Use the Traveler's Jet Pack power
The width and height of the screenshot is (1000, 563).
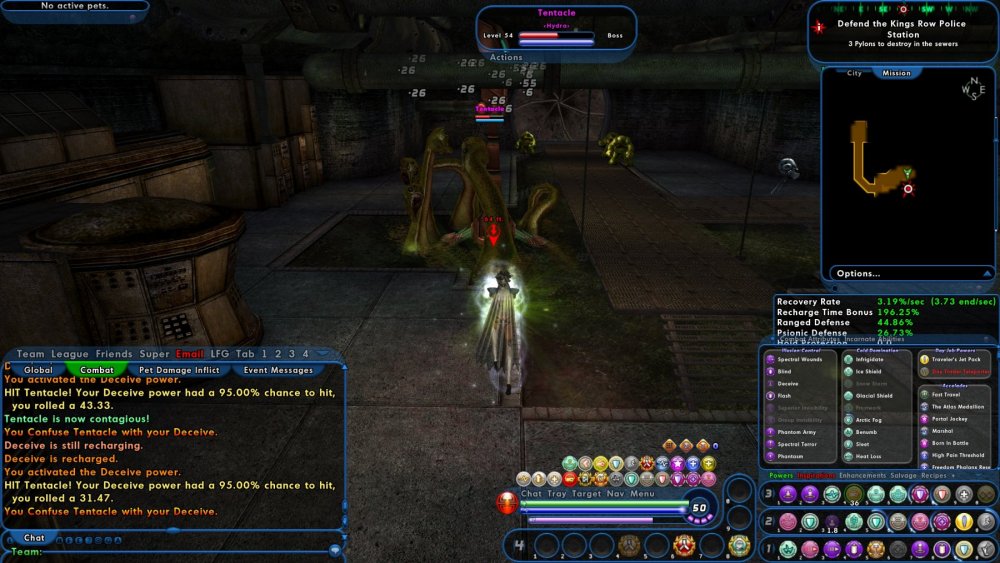tap(954, 359)
